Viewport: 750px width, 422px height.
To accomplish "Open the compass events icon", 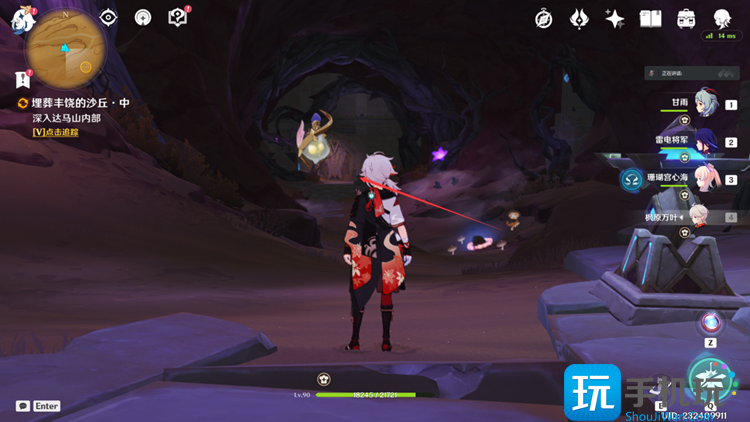I will click(x=544, y=18).
